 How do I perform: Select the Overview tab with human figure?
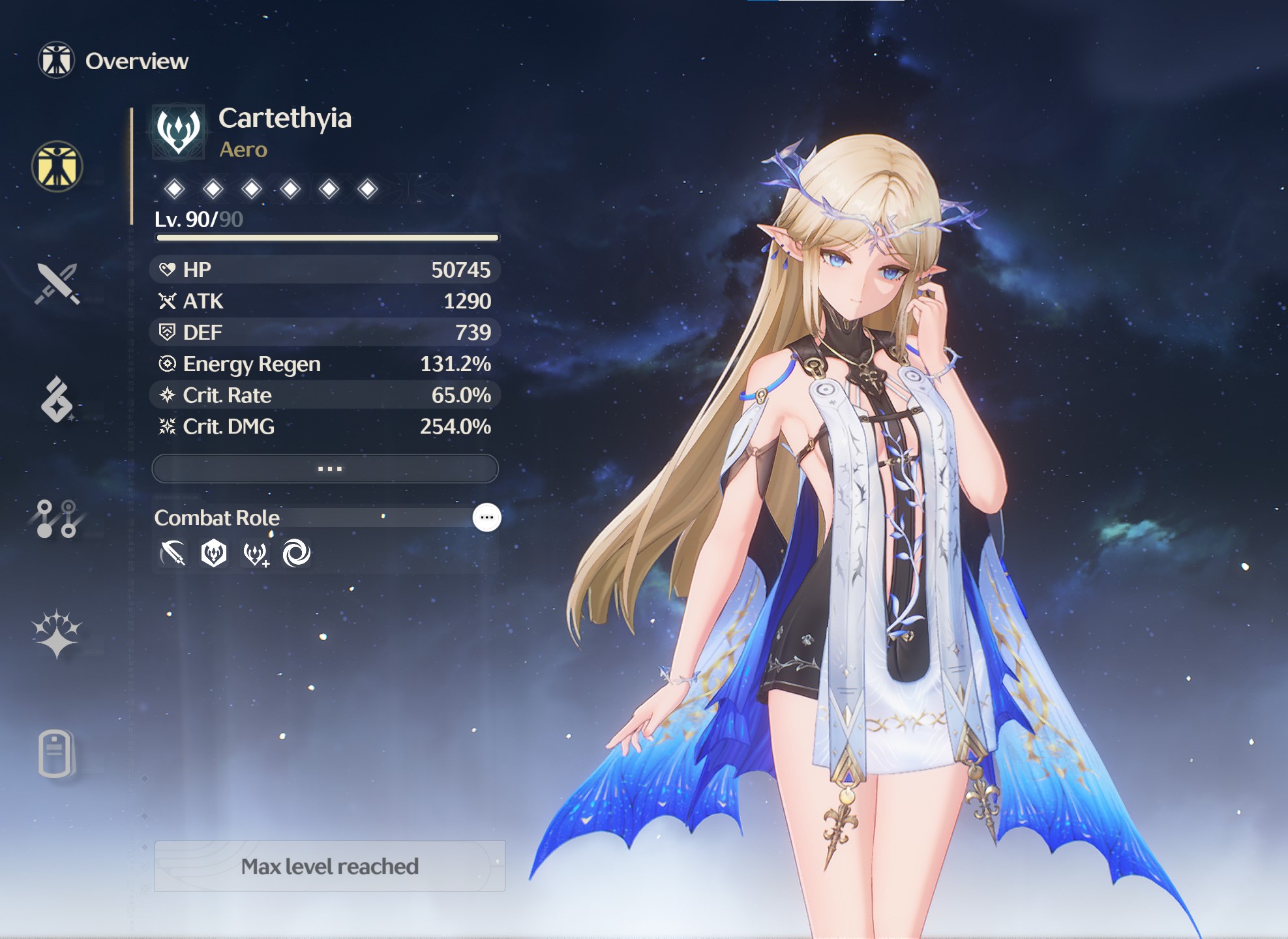(x=57, y=166)
